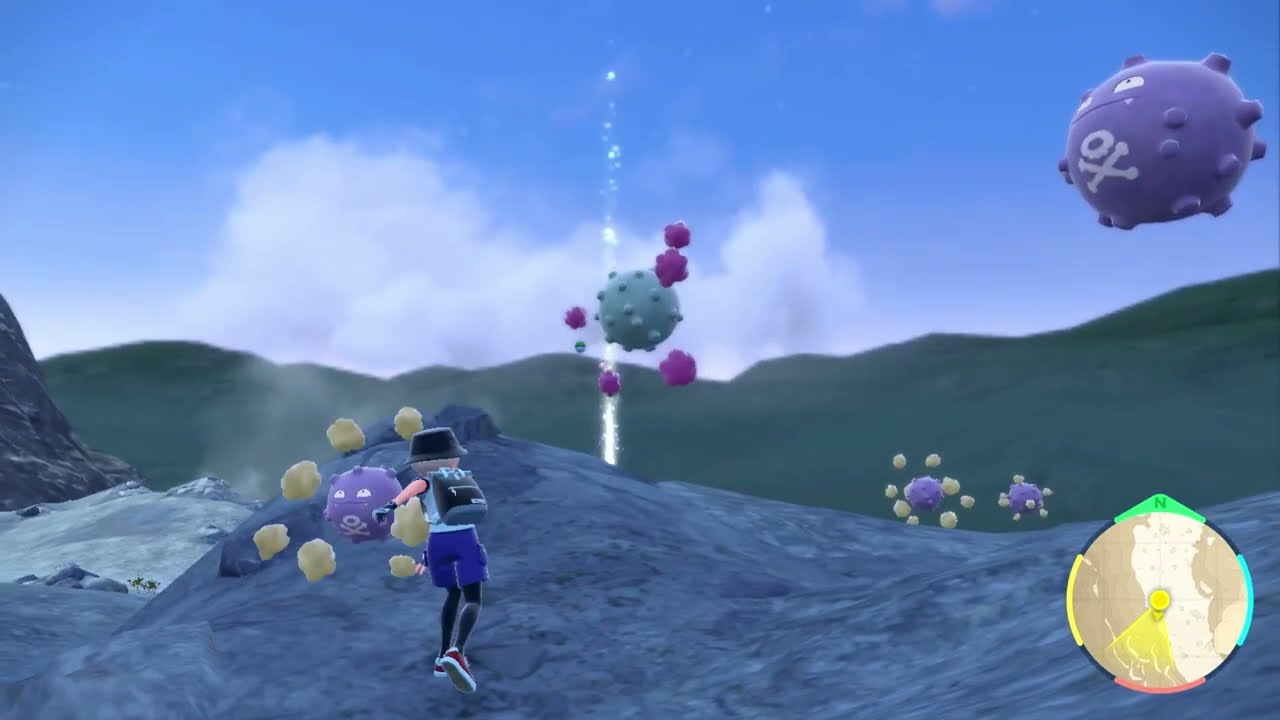Click the cyan marker on the minimap's right edge
This screenshot has height=720, width=1280.
[1245, 597]
